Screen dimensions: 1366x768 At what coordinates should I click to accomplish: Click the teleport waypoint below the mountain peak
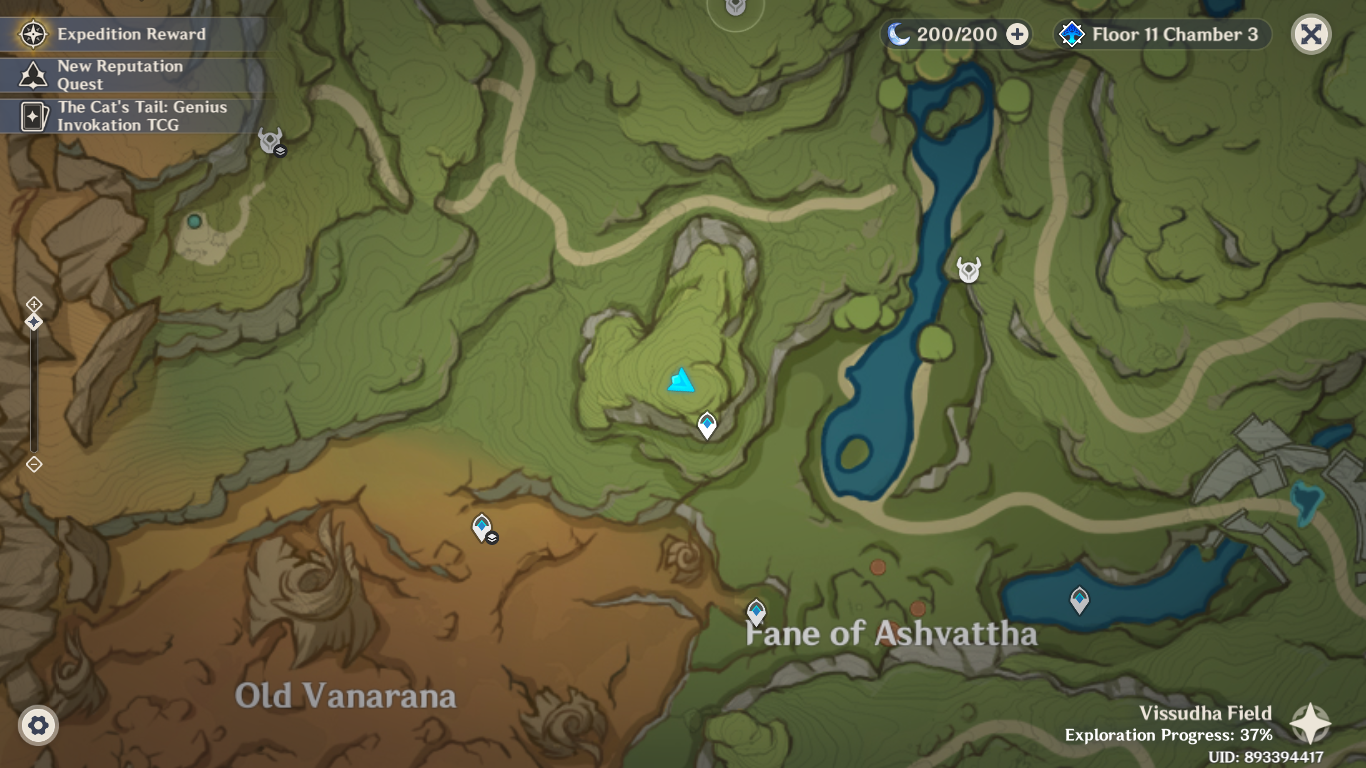707,424
